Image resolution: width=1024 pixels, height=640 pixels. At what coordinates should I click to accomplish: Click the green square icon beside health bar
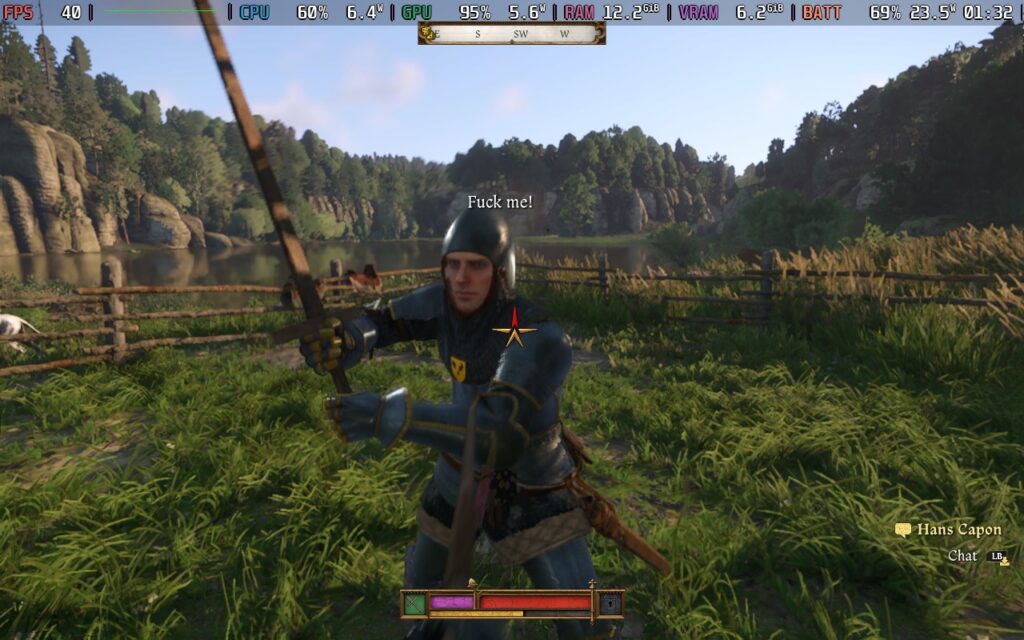coord(414,603)
